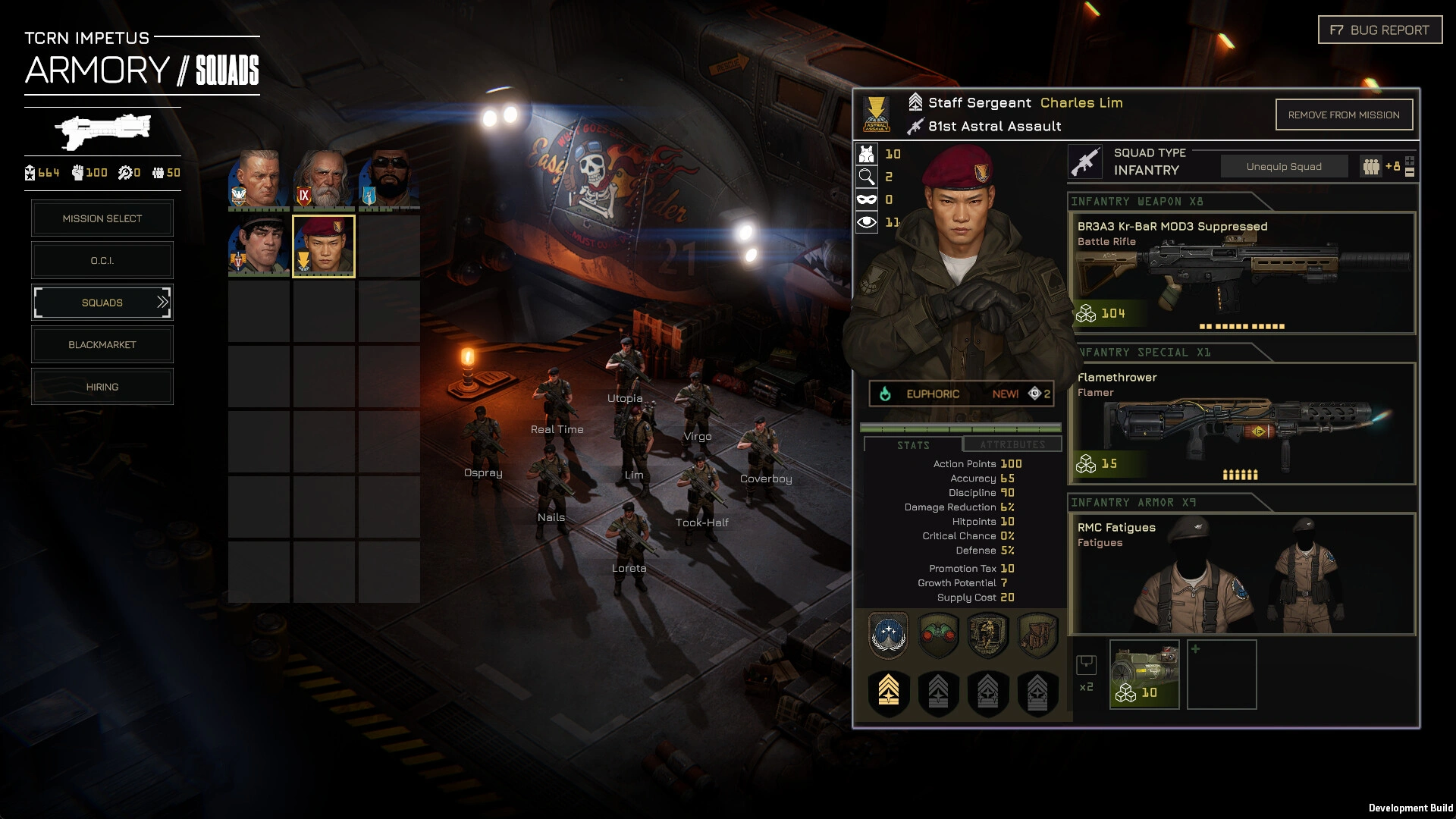The width and height of the screenshot is (1456, 819).
Task: Open the BLACKMARKET menu entry
Action: [102, 344]
